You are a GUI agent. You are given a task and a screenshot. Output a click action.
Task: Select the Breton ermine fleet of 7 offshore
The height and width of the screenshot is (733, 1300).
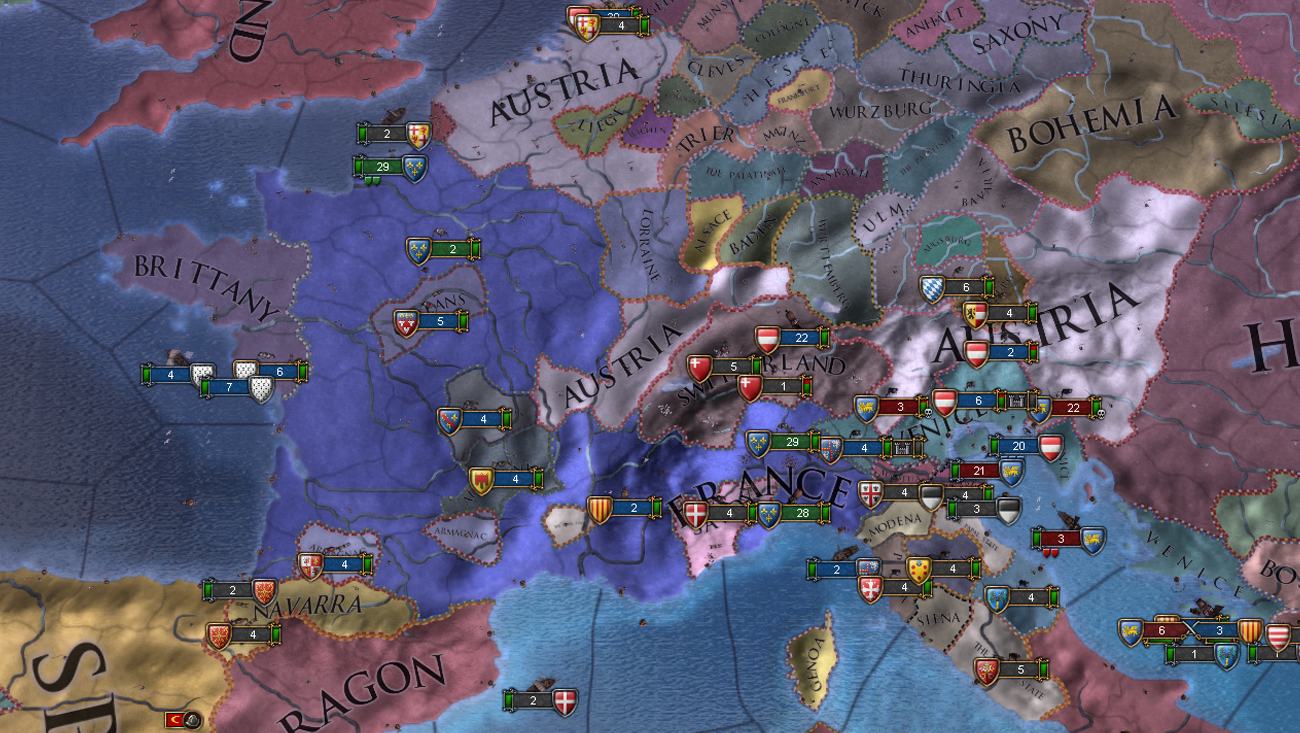(x=229, y=386)
